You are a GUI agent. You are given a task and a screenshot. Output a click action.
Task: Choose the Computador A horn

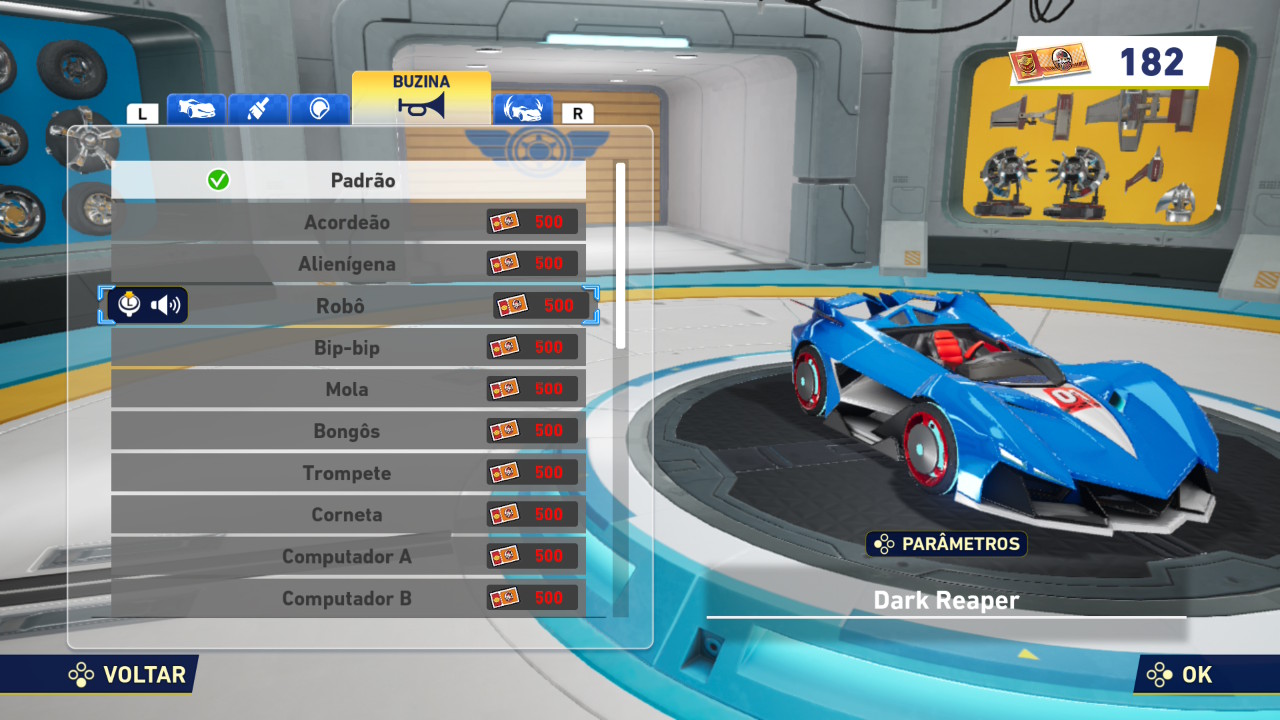[x=348, y=556]
